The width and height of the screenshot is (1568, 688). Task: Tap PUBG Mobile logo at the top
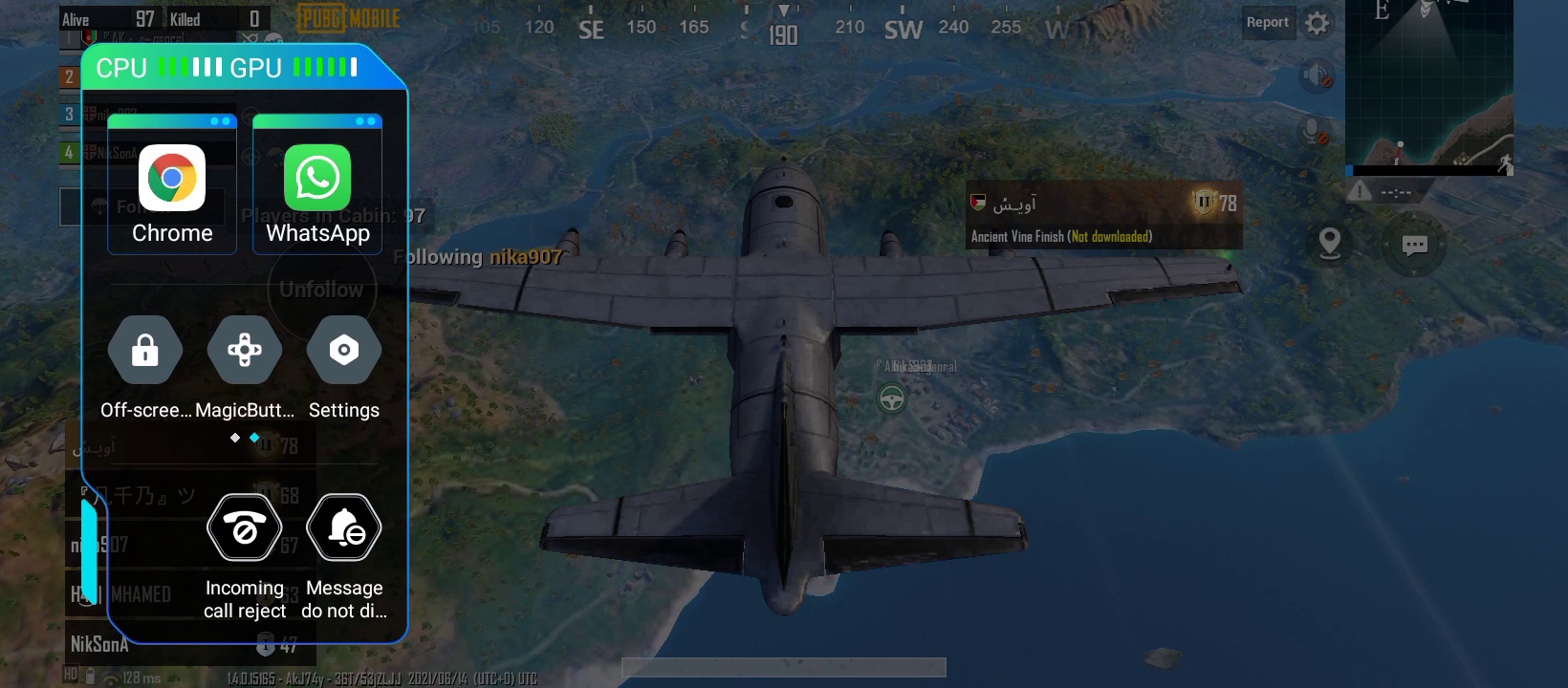(x=347, y=17)
